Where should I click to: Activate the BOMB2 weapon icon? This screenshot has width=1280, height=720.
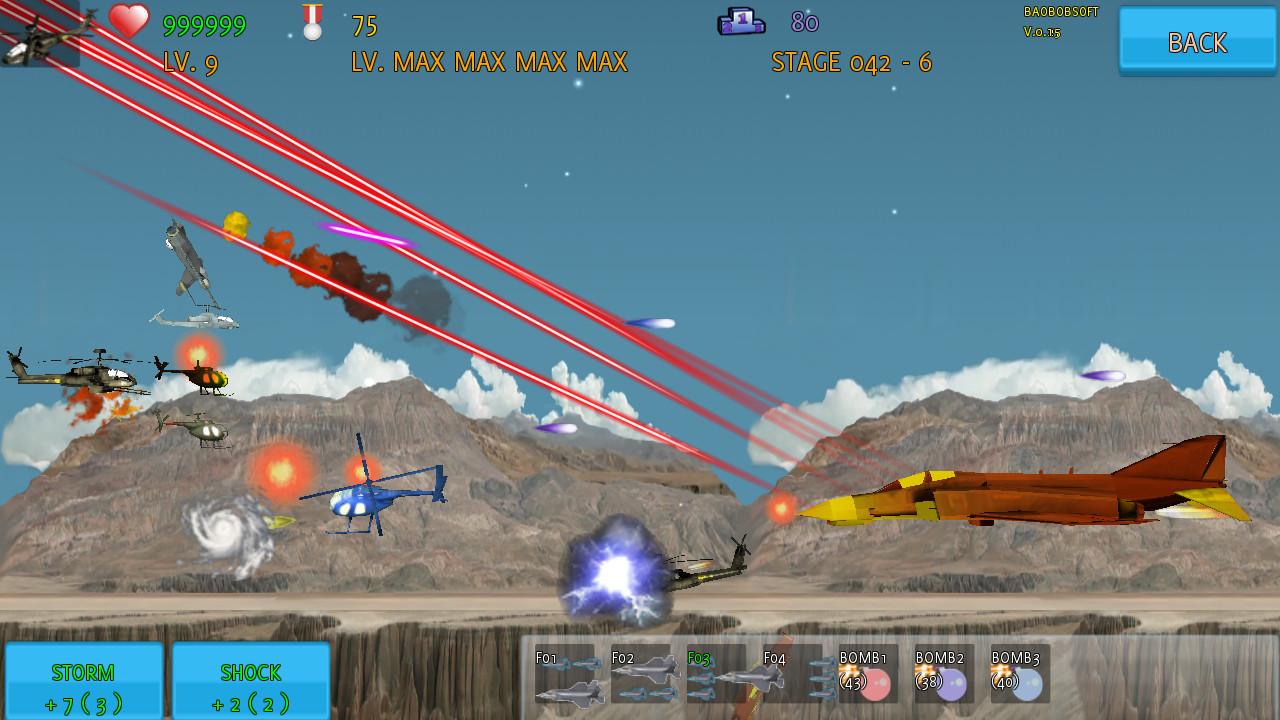(944, 675)
